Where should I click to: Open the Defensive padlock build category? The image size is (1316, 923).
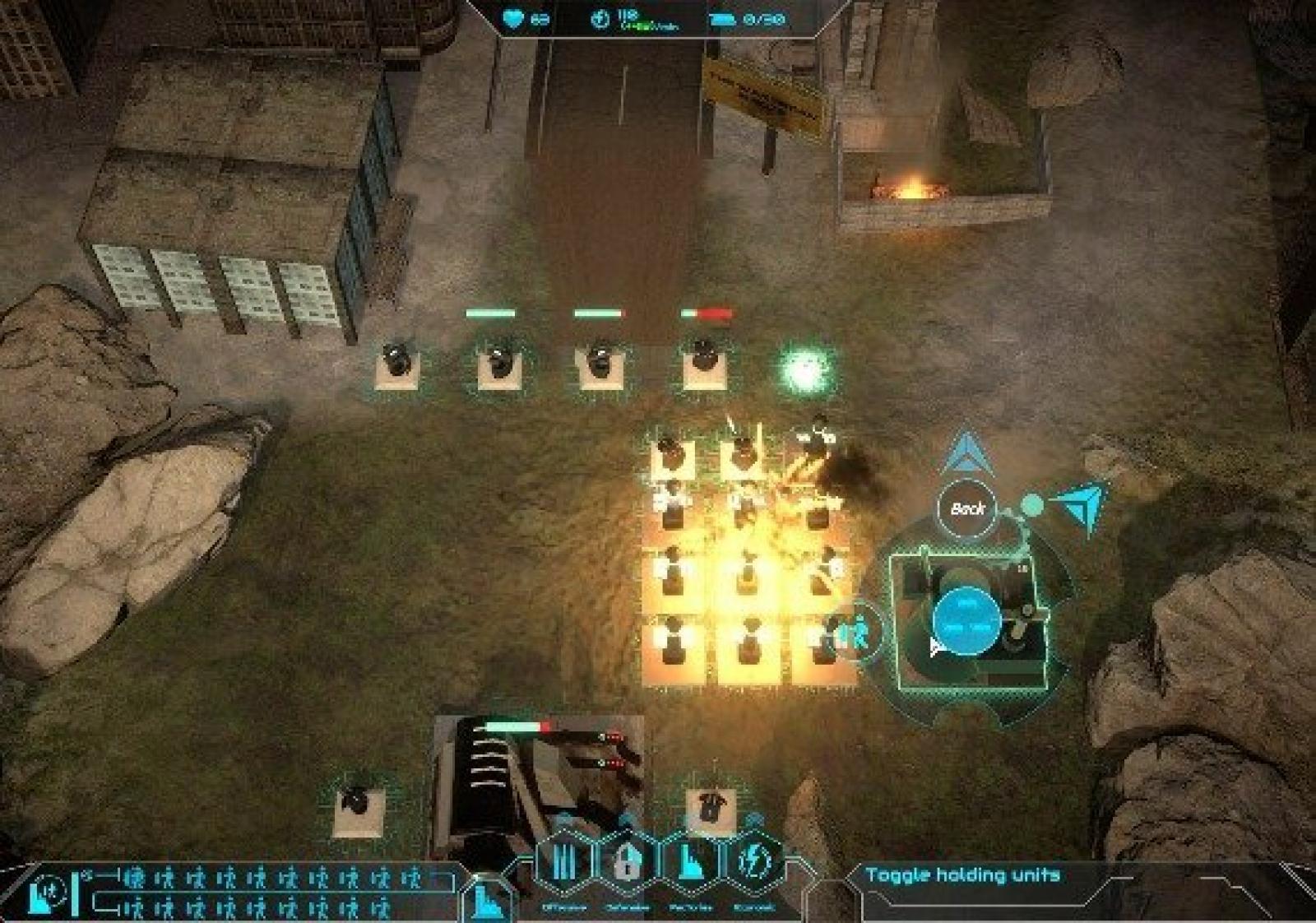click(x=627, y=863)
